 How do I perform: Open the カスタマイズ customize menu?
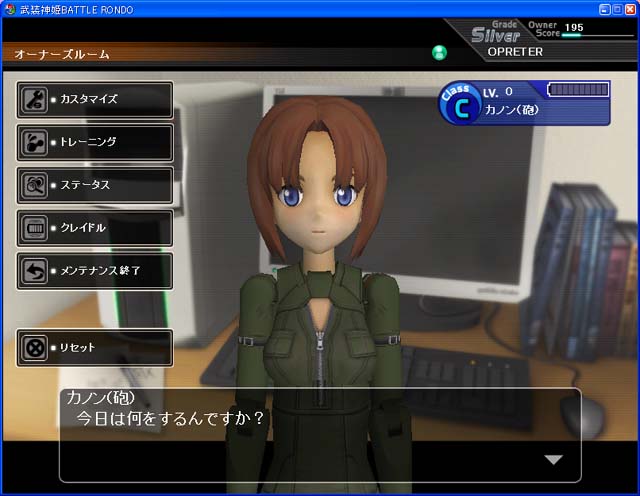coord(95,99)
